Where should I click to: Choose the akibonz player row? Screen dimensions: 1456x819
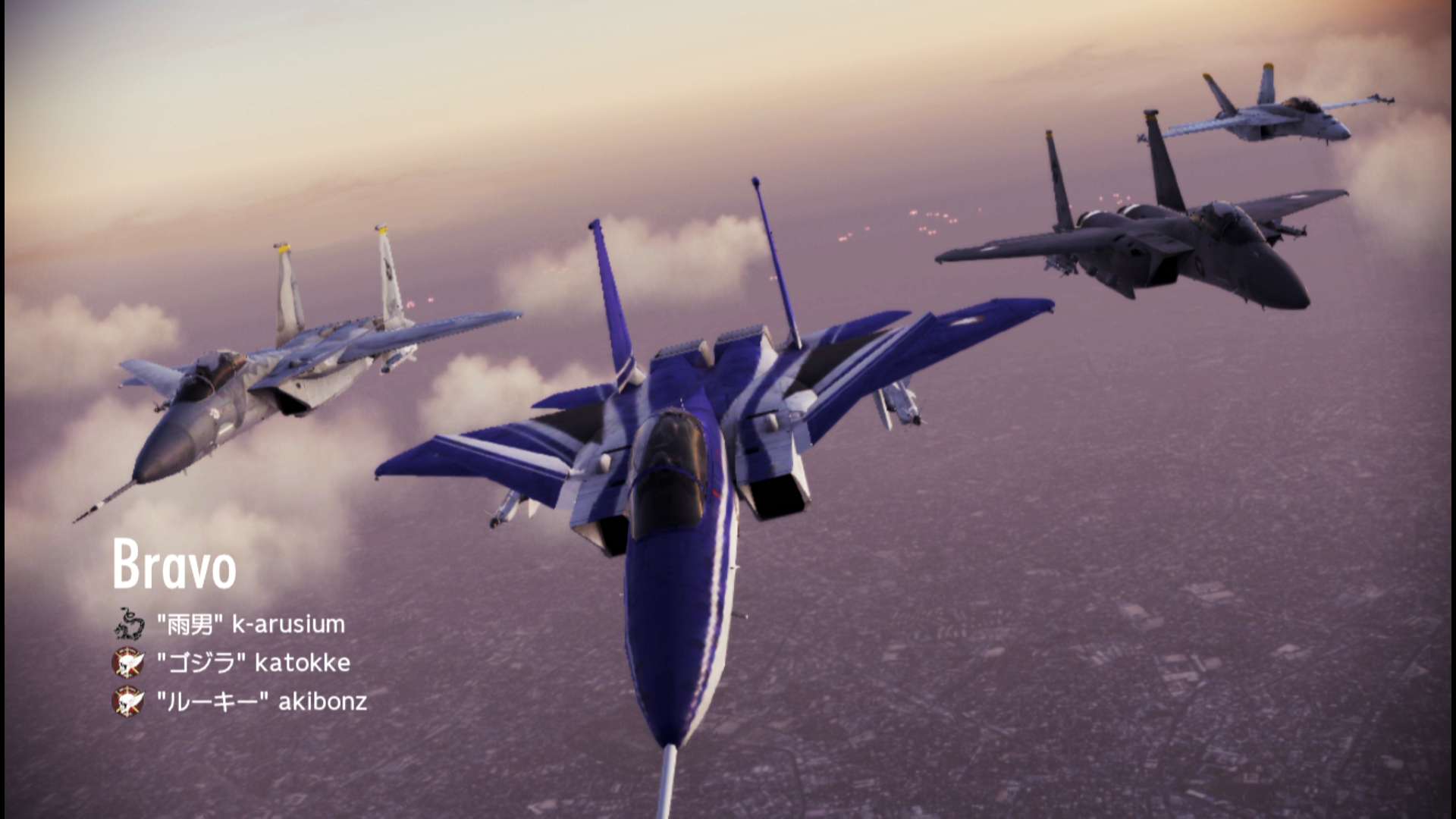(x=262, y=701)
